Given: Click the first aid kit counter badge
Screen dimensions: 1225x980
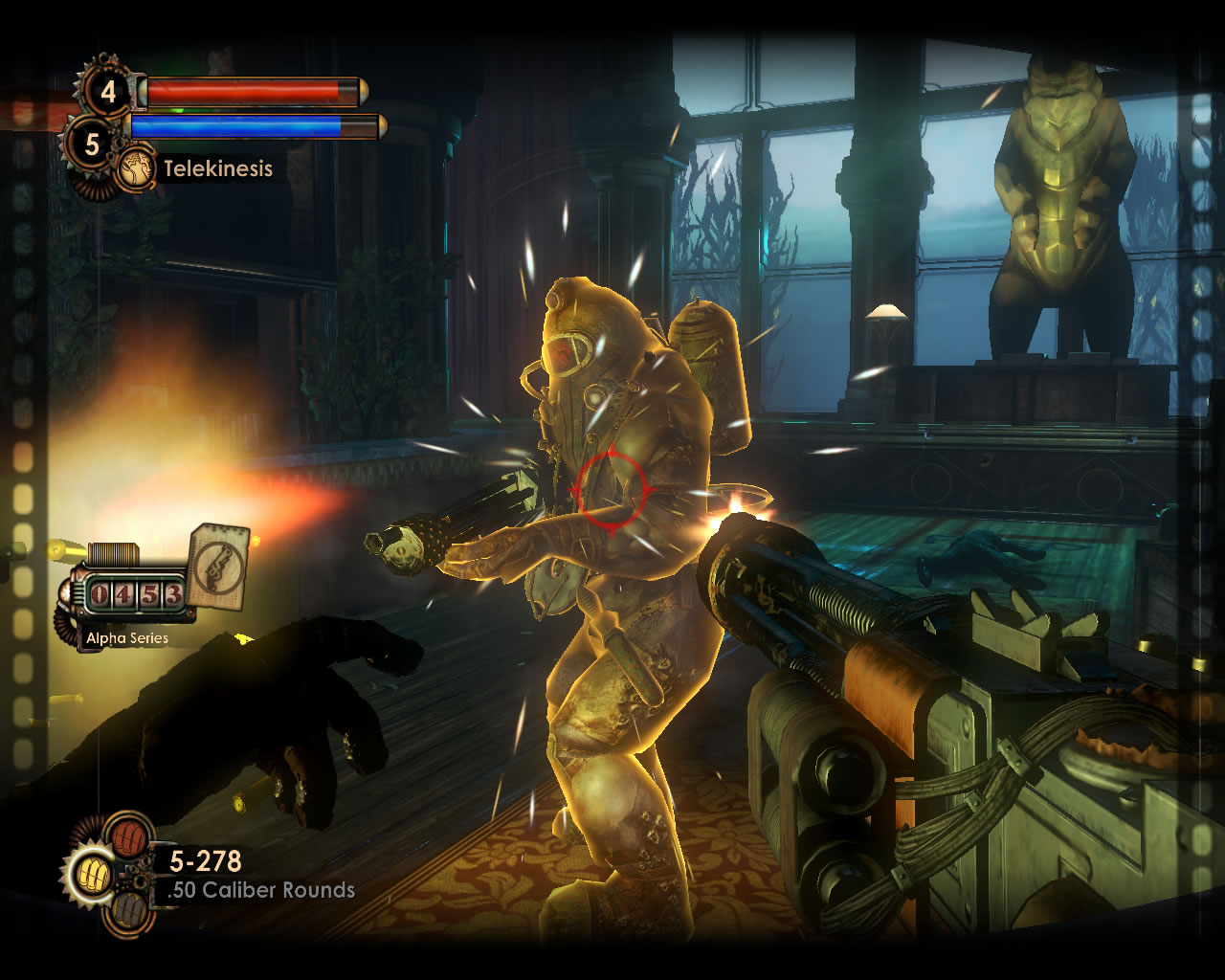Looking at the screenshot, I should pos(107,92).
